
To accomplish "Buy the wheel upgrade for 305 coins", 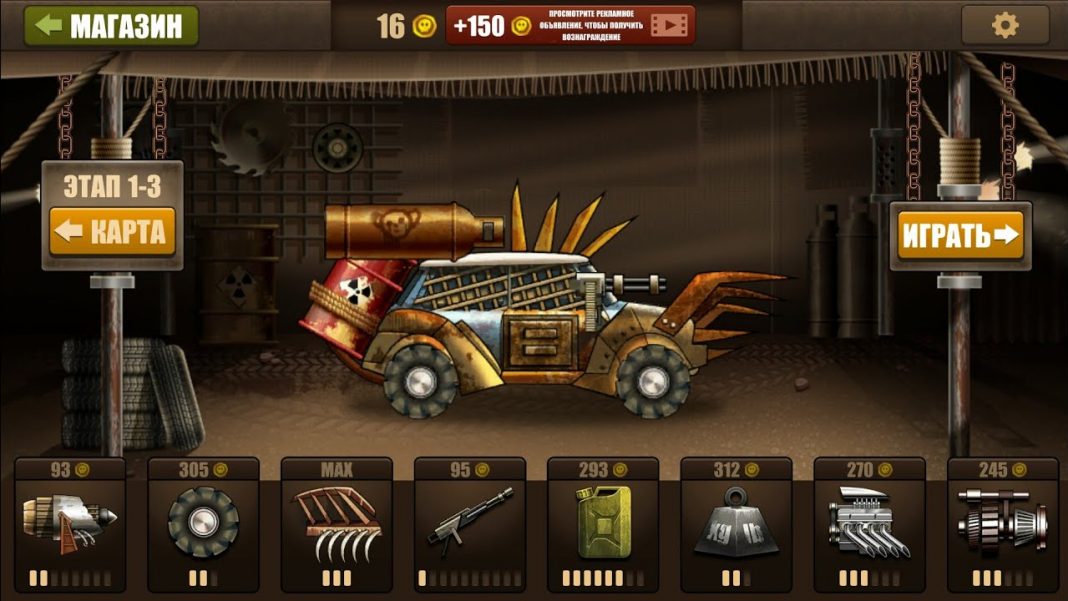I will pos(203,525).
